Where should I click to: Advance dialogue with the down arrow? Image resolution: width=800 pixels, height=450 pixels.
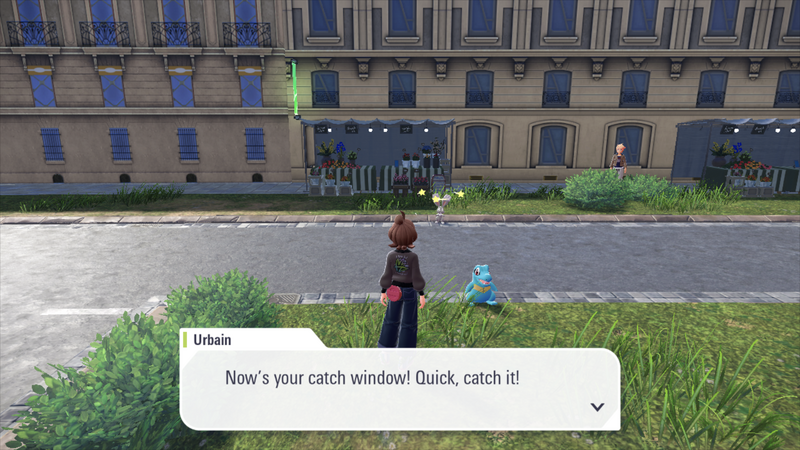pyautogui.click(x=597, y=407)
